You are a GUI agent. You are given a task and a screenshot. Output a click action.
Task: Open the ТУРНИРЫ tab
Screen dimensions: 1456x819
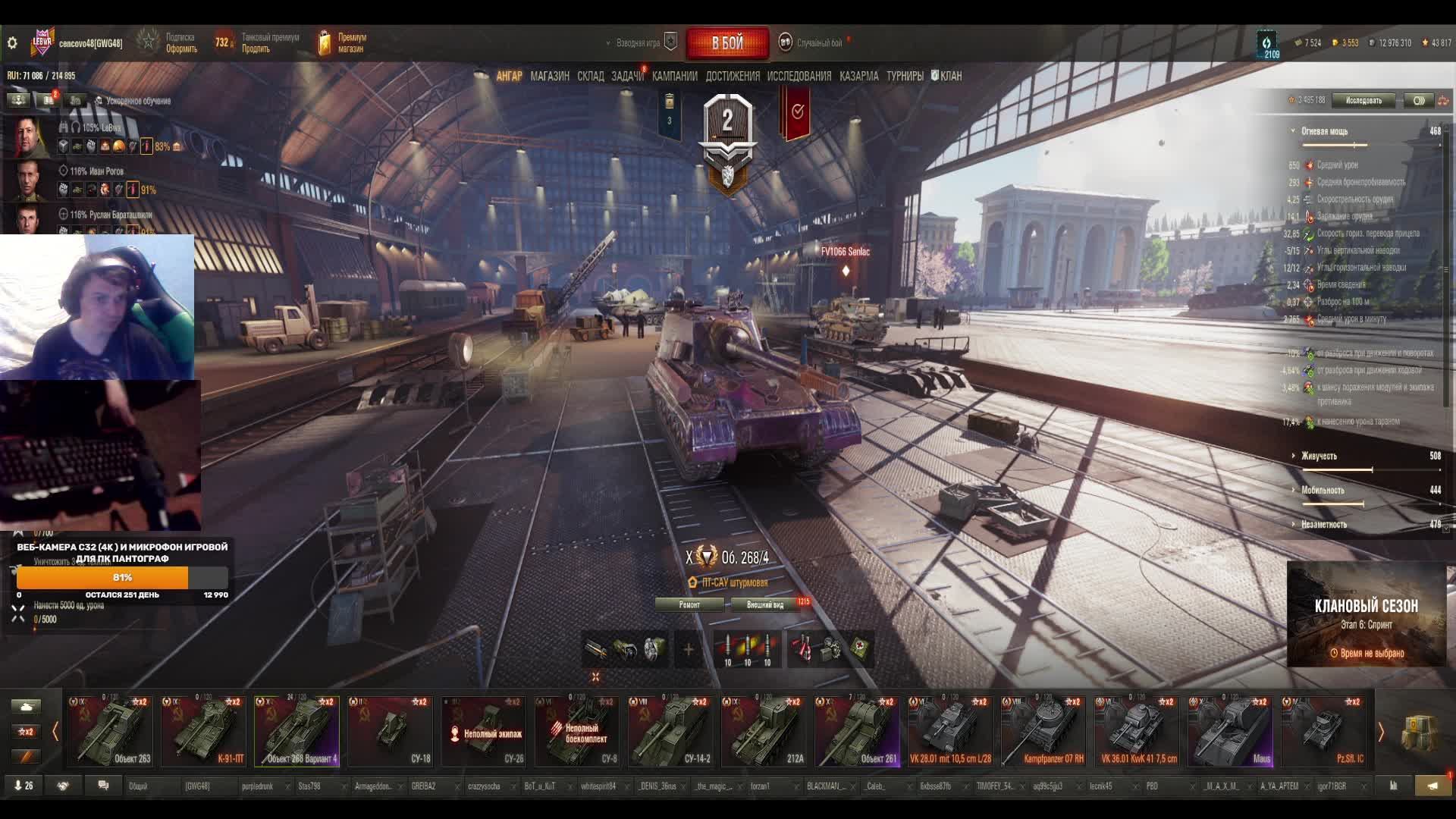point(905,76)
